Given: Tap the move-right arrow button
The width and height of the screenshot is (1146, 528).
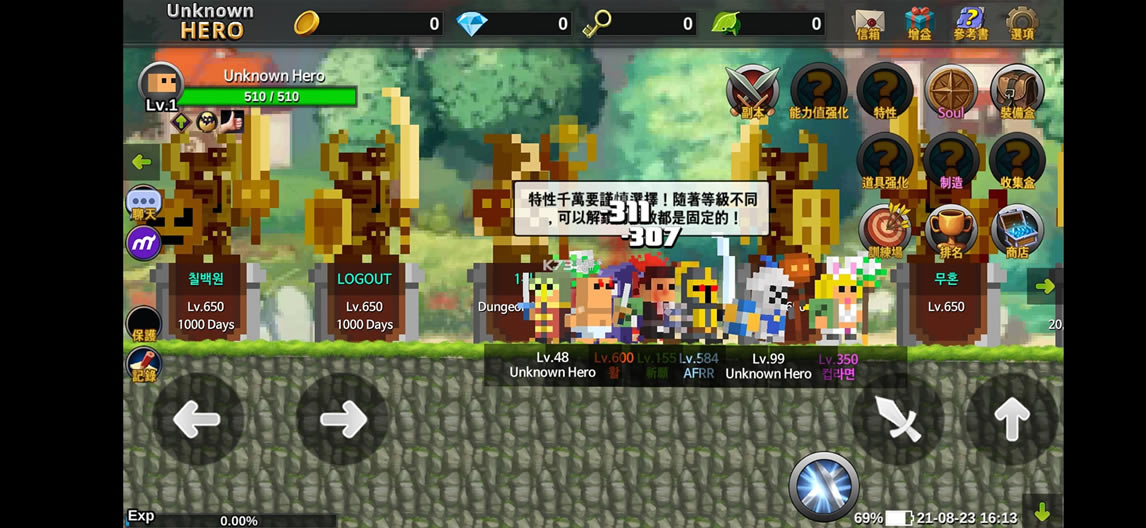Looking at the screenshot, I should 342,419.
